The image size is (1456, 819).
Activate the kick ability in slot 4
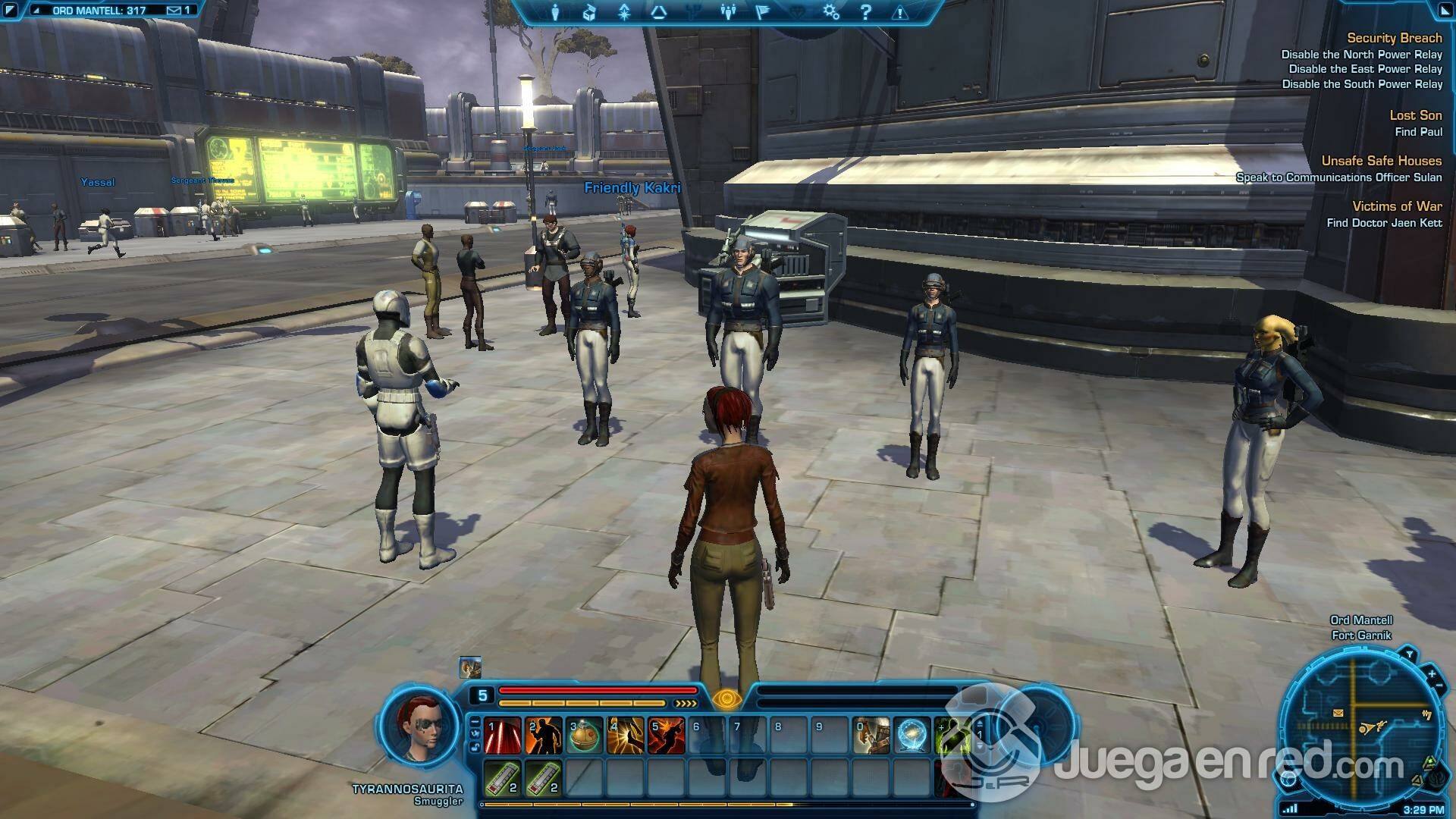coord(626,736)
